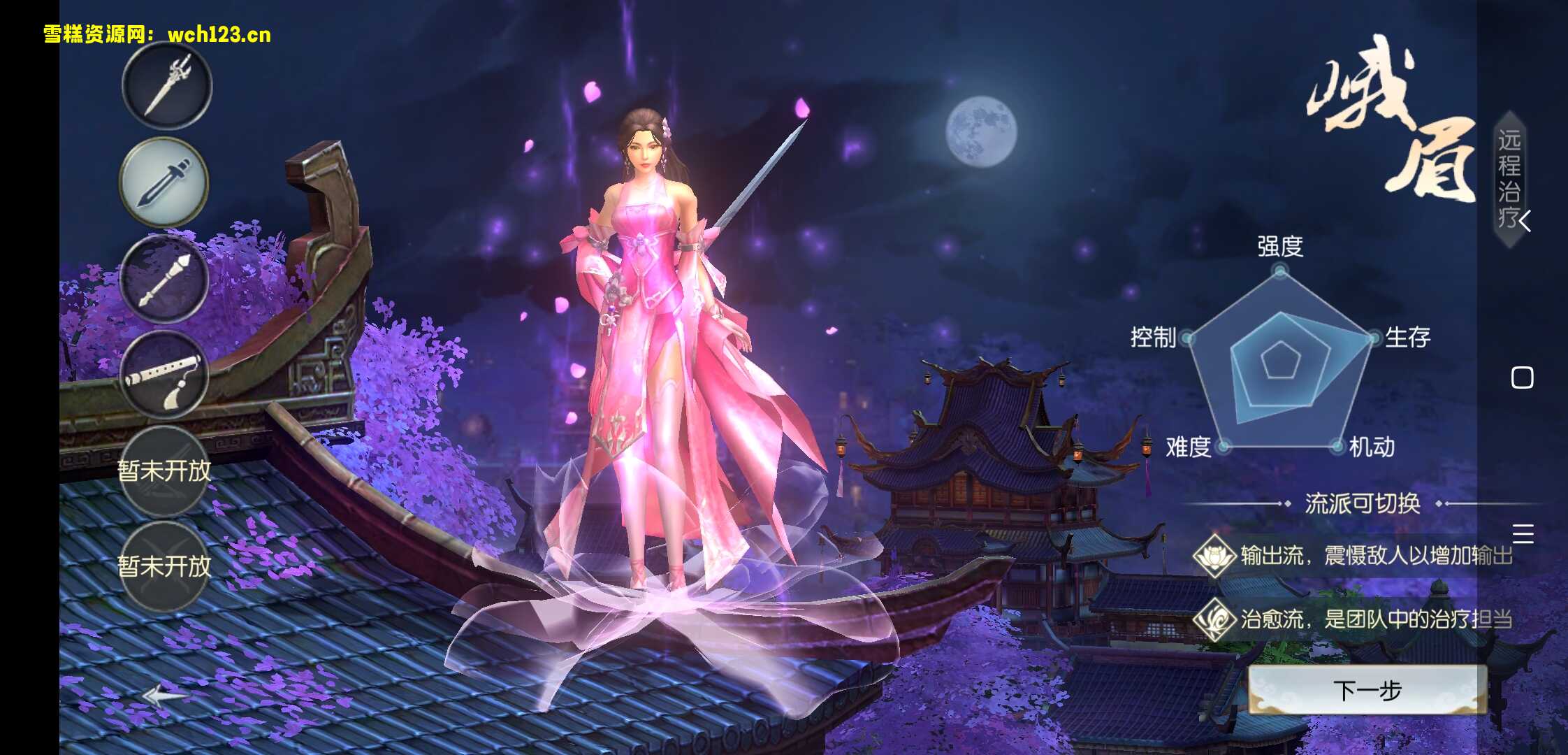The height and width of the screenshot is (755, 1568).
Task: Click the 下一步 next step button
Action: 1367,690
